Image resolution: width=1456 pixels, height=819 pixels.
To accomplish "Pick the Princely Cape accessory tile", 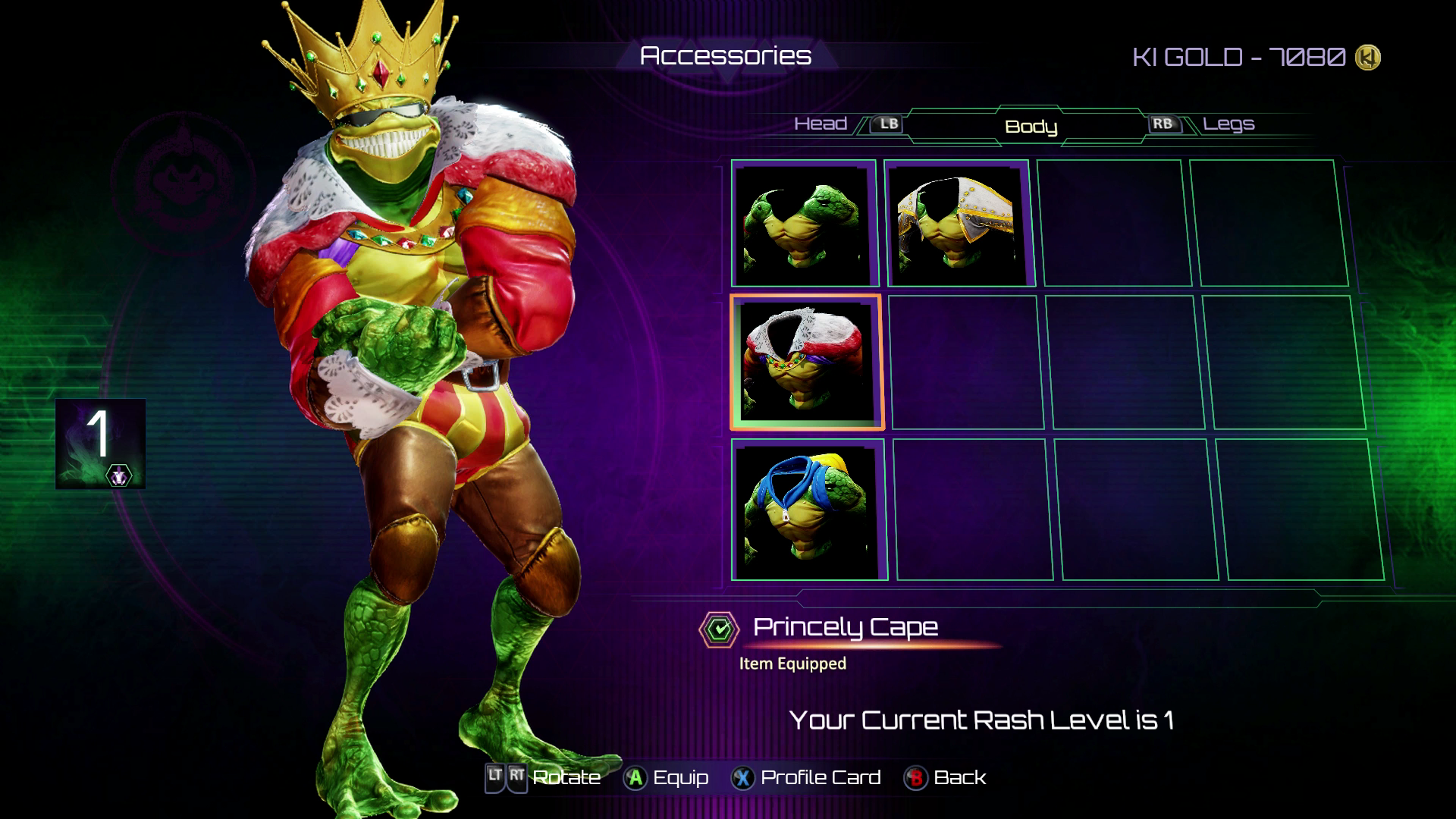I will click(x=806, y=362).
